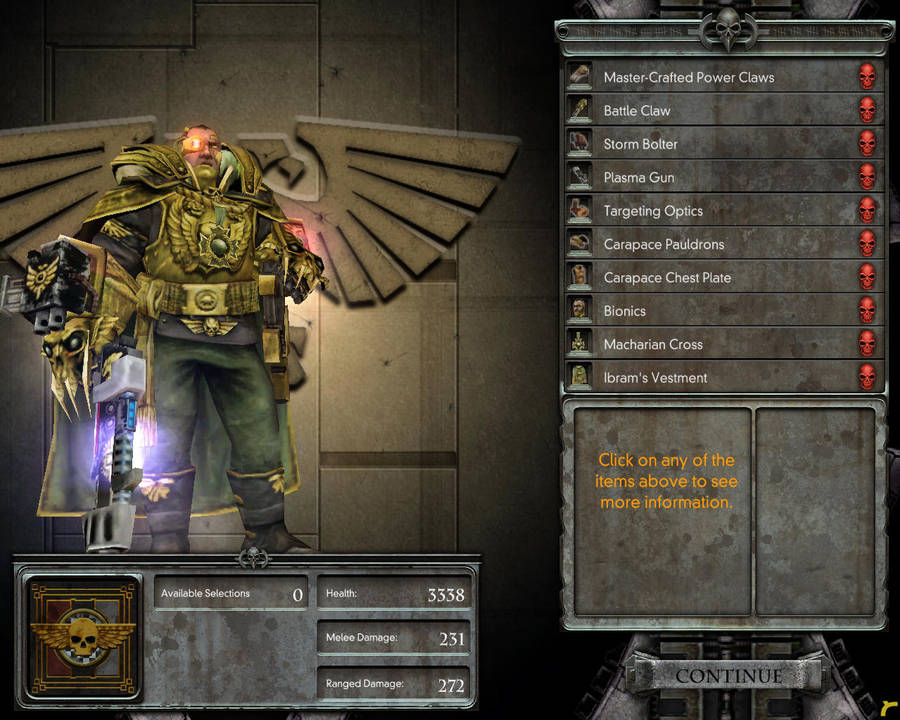This screenshot has width=900, height=720.
Task: Select the Macharian Cross wargear
Action: click(653, 344)
